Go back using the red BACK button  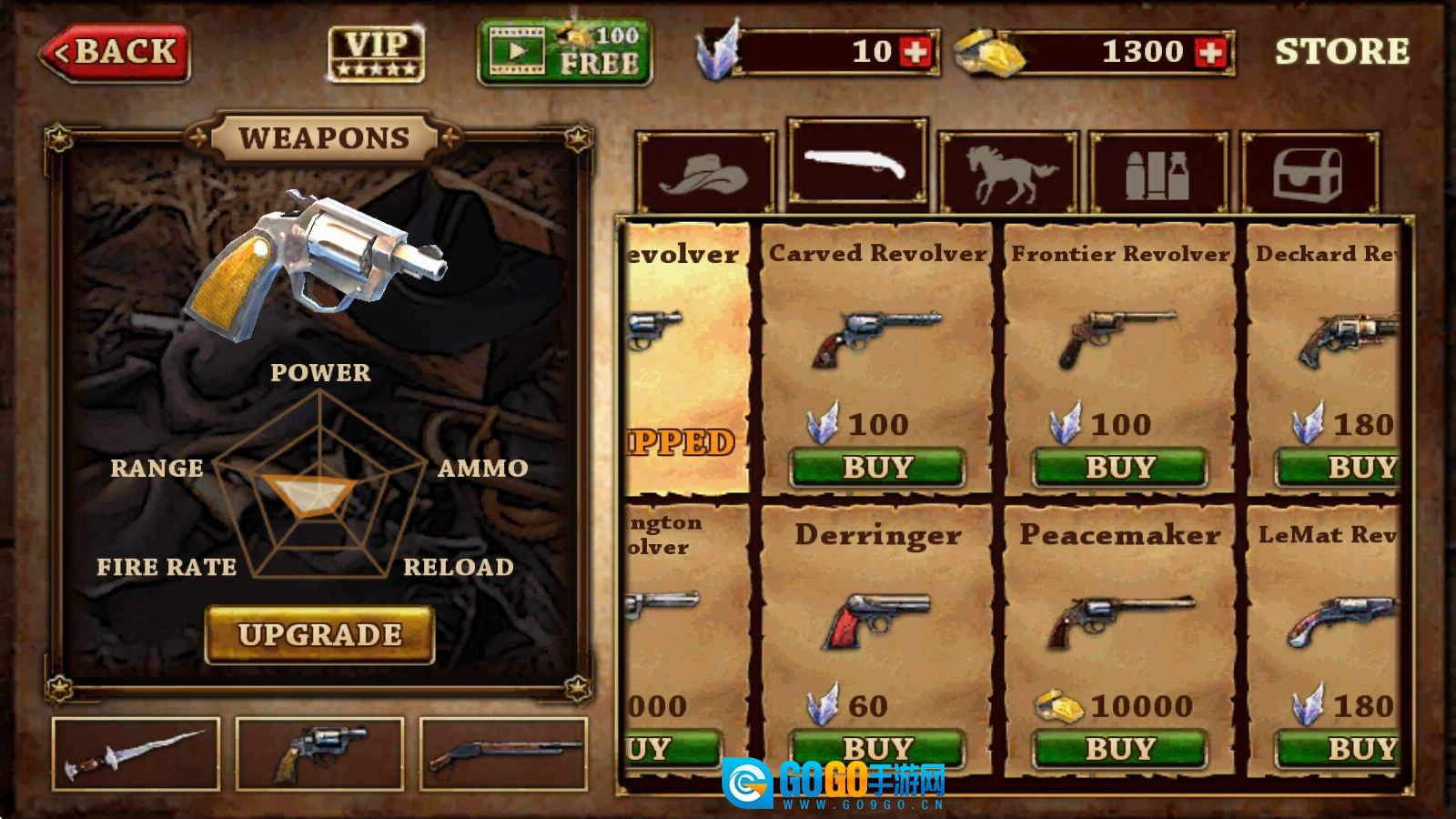pos(116,53)
